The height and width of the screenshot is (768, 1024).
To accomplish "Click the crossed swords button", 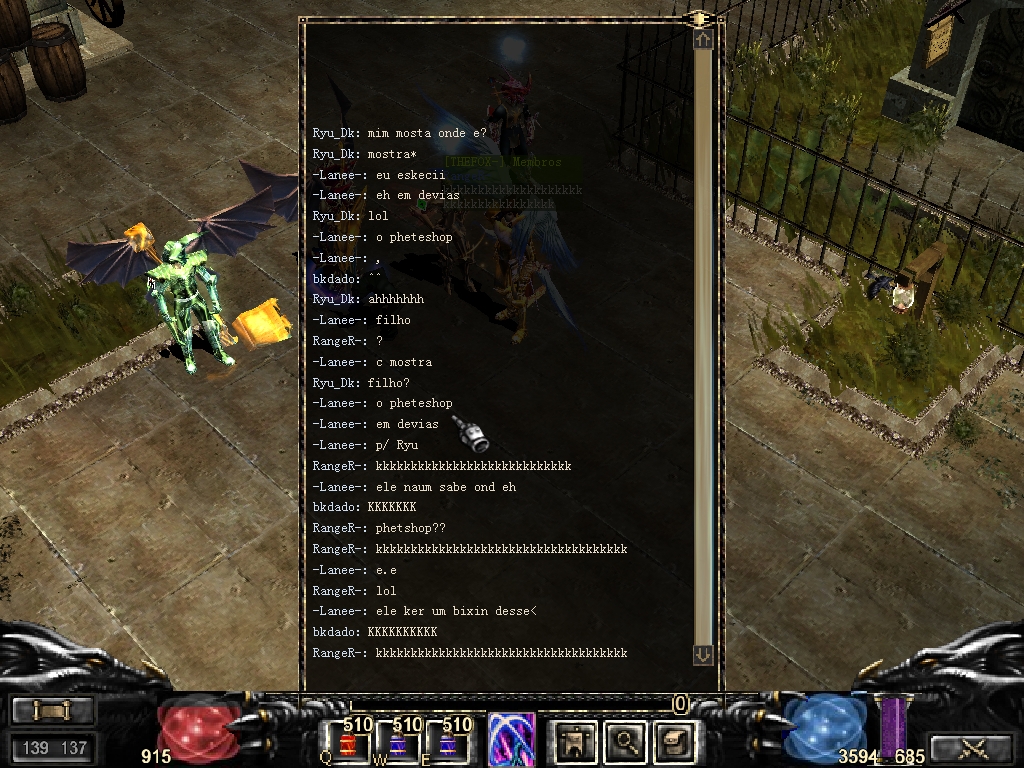I will click(972, 747).
